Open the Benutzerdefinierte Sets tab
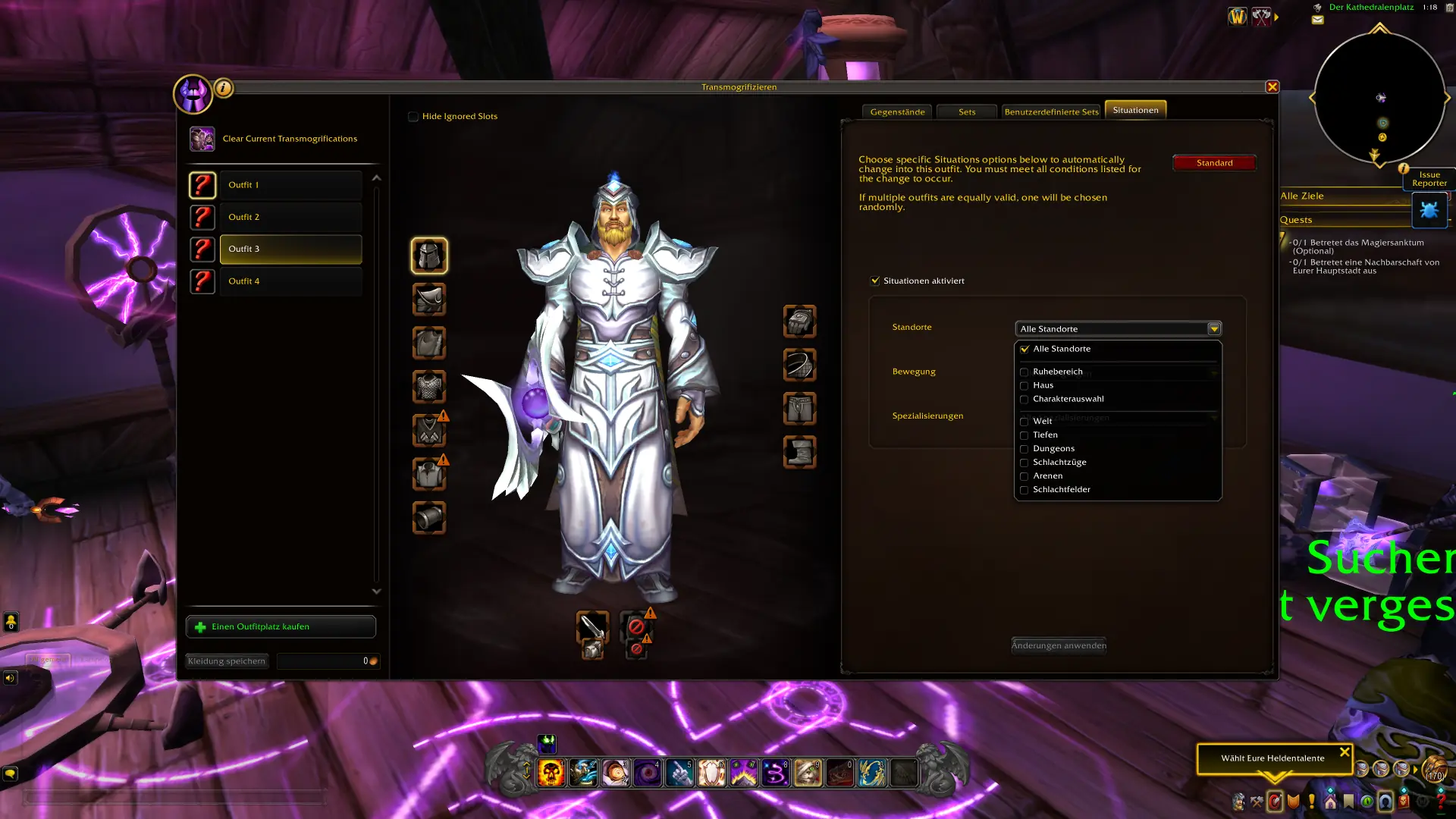Viewport: 1456px width, 819px height. tap(1053, 111)
